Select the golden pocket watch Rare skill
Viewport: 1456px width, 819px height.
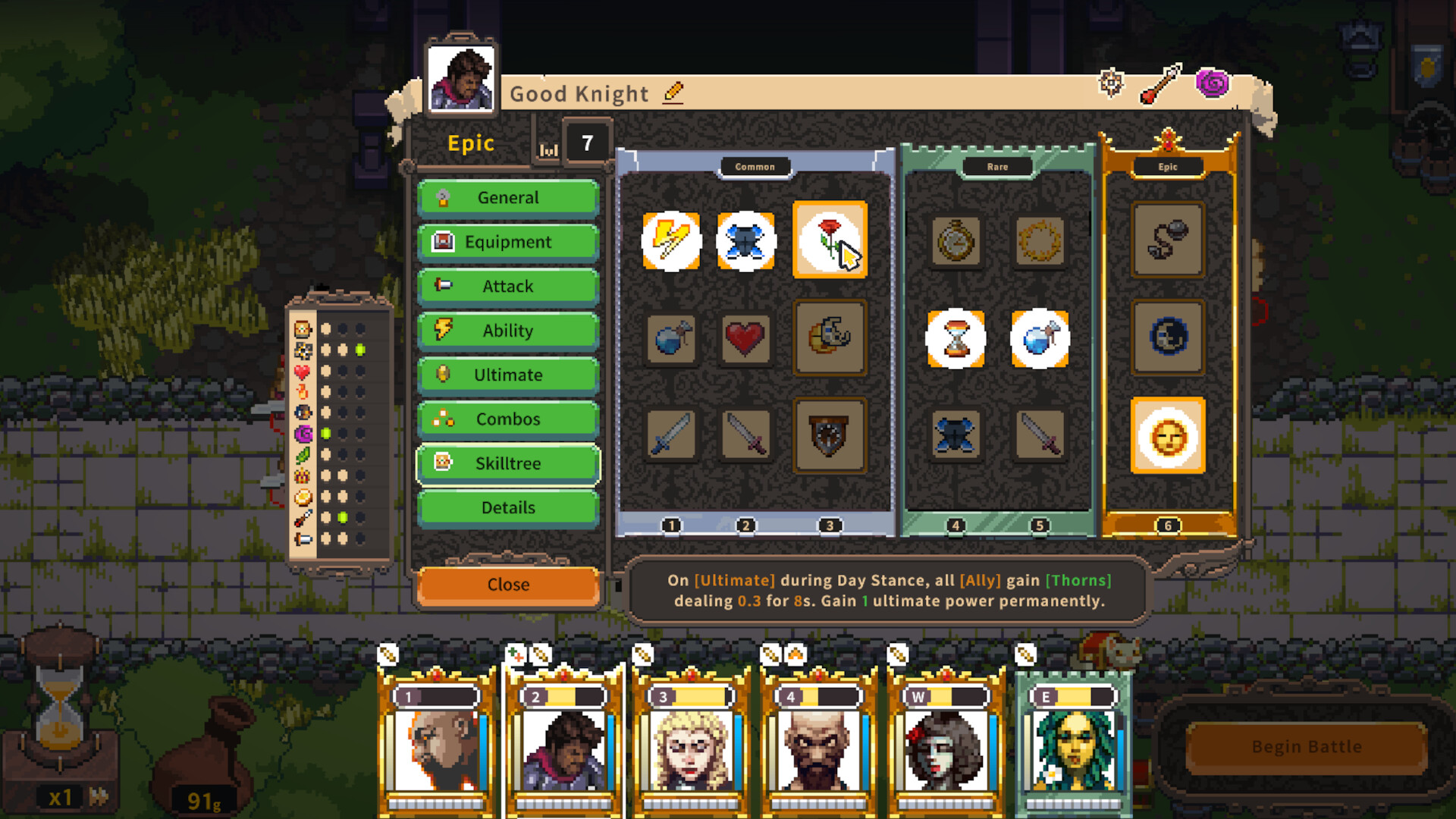956,241
